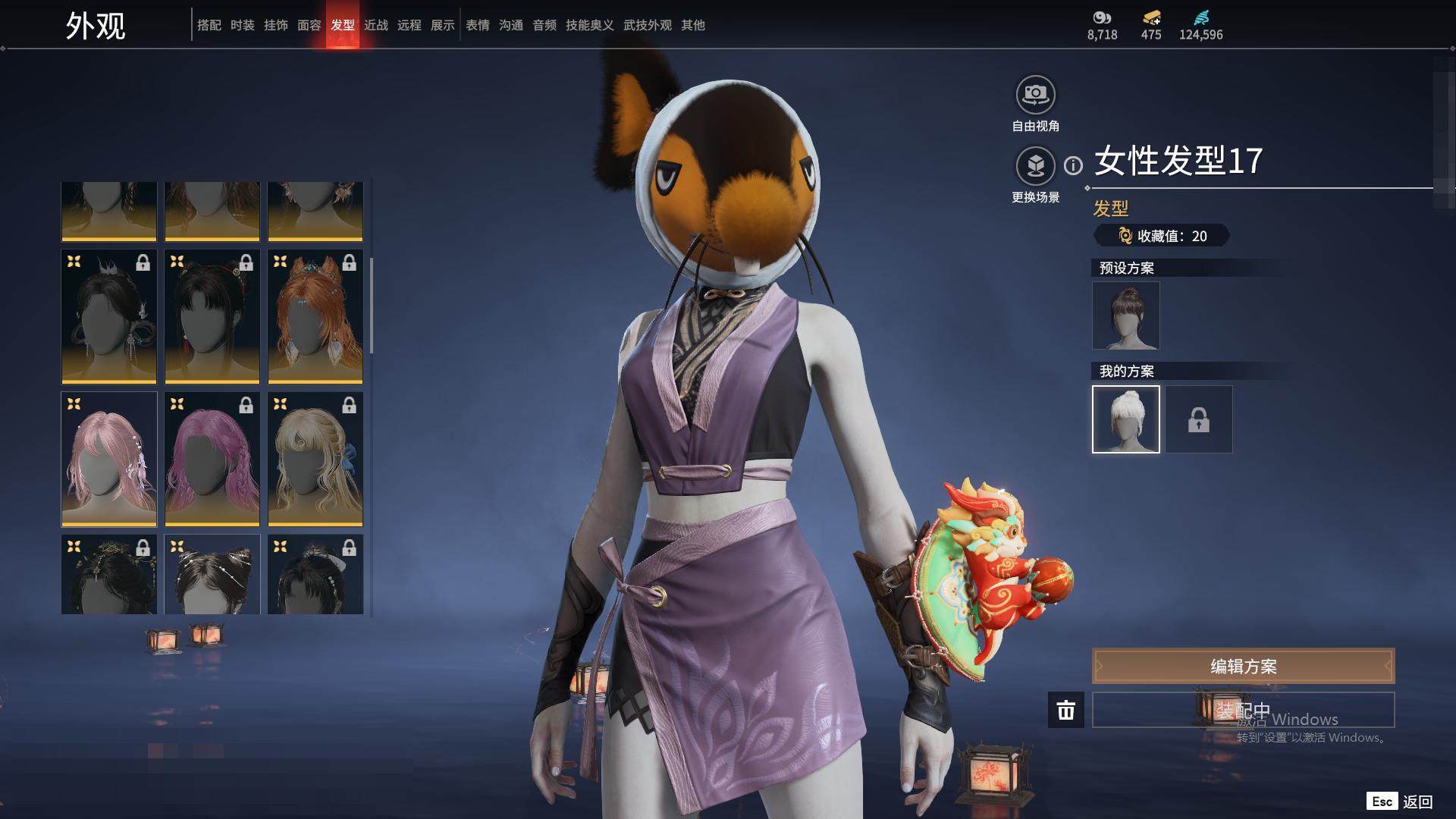This screenshot has width=1456, height=819.
Task: Open the 近战 melee tab
Action: (375, 25)
